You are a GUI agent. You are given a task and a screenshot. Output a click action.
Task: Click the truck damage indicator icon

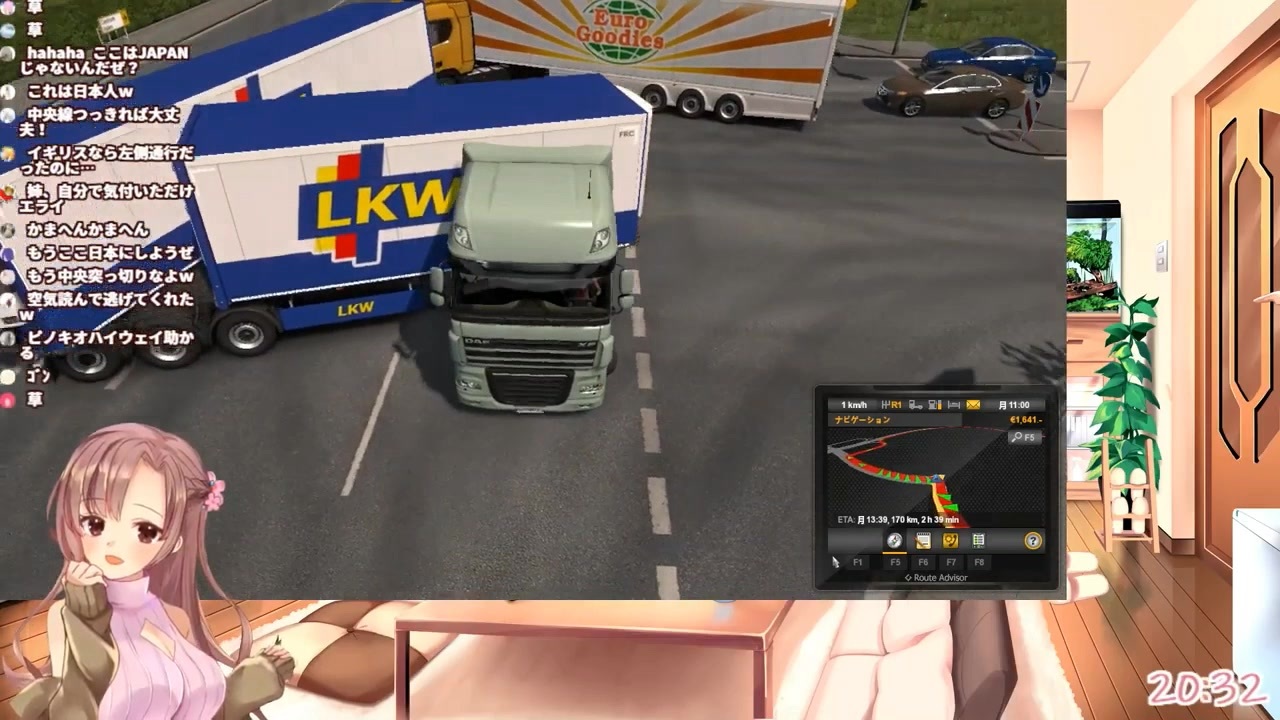click(913, 405)
